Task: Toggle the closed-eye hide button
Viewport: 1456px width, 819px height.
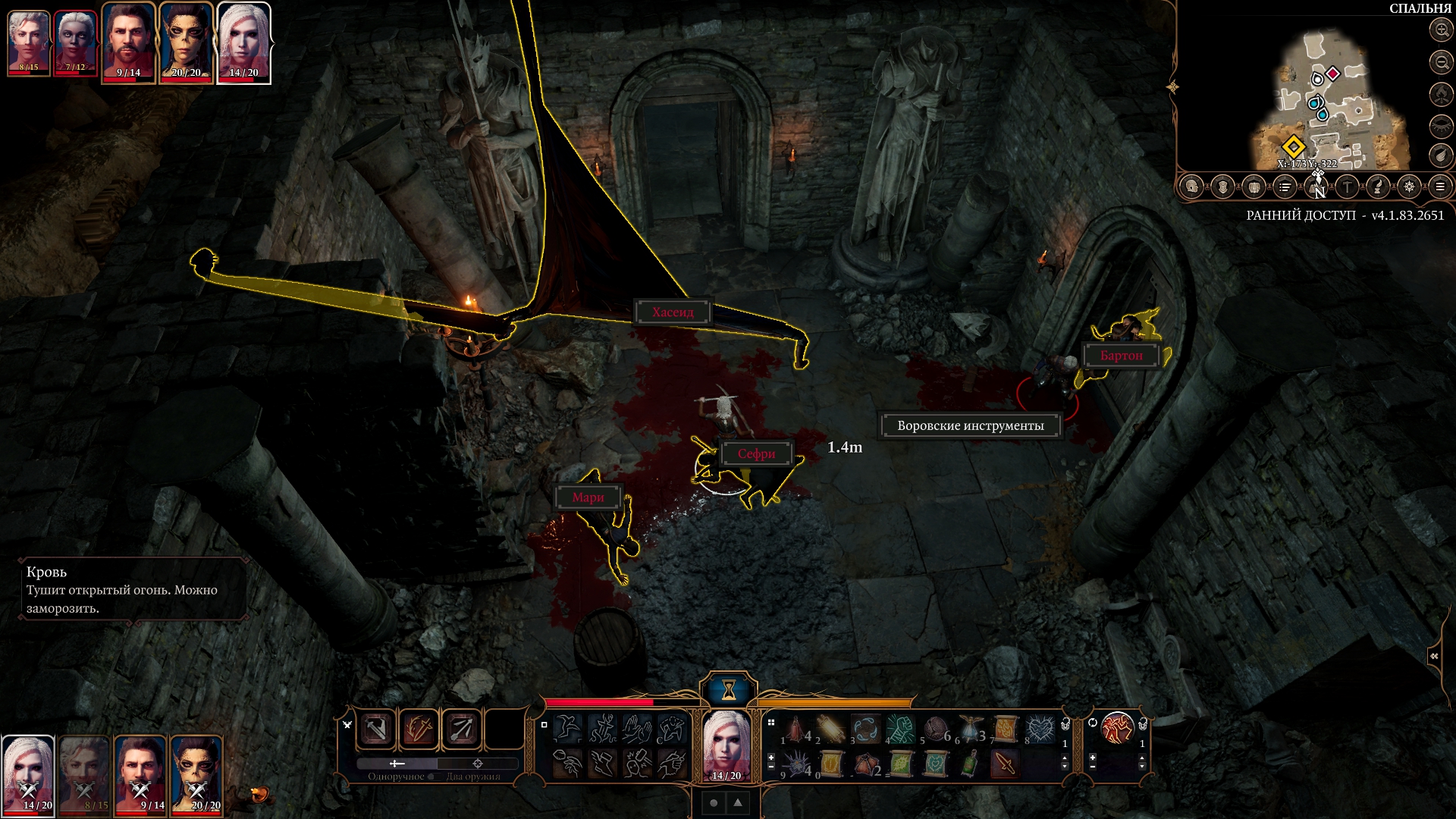Action: tap(1441, 126)
